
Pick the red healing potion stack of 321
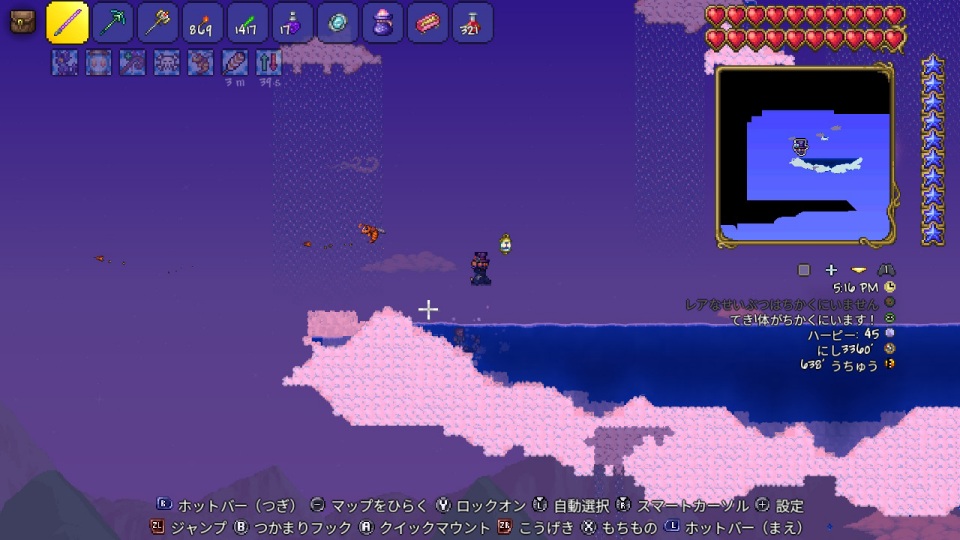(471, 23)
